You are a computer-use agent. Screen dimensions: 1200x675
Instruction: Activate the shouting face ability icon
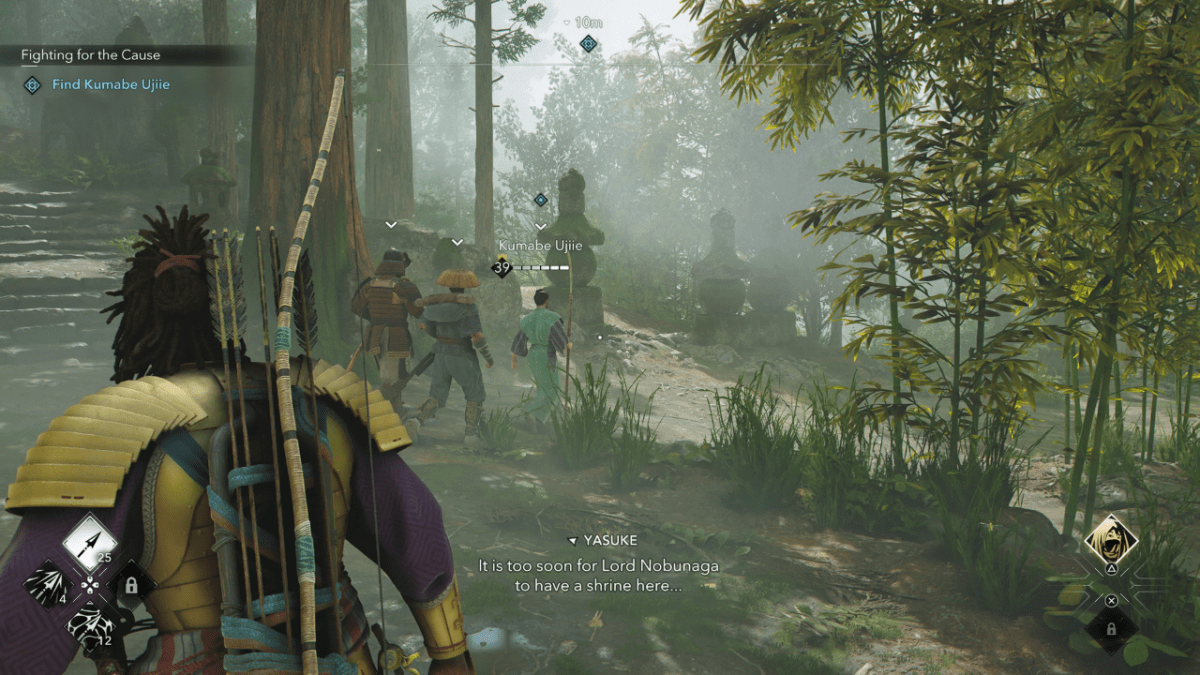point(1110,540)
